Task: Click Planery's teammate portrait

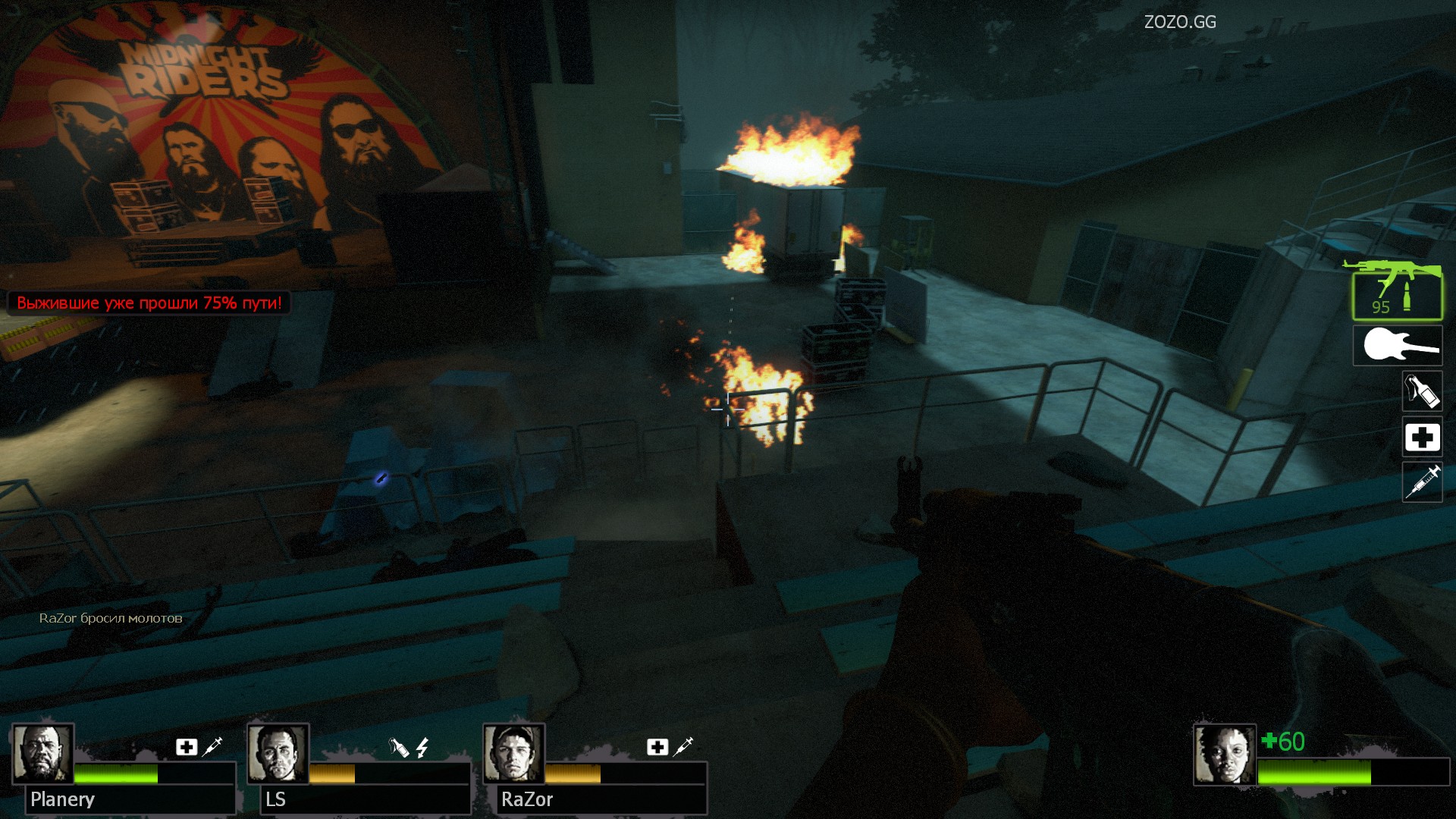Action: [x=42, y=754]
